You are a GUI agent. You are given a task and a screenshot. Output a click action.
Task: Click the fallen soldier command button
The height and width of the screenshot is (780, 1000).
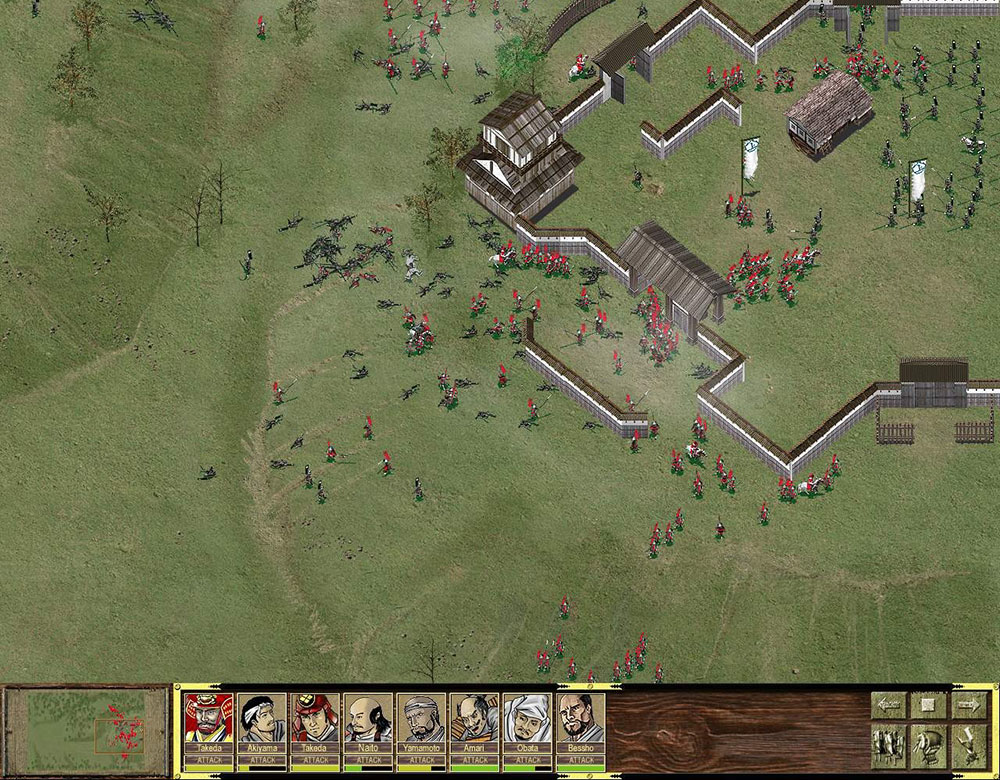(967, 745)
